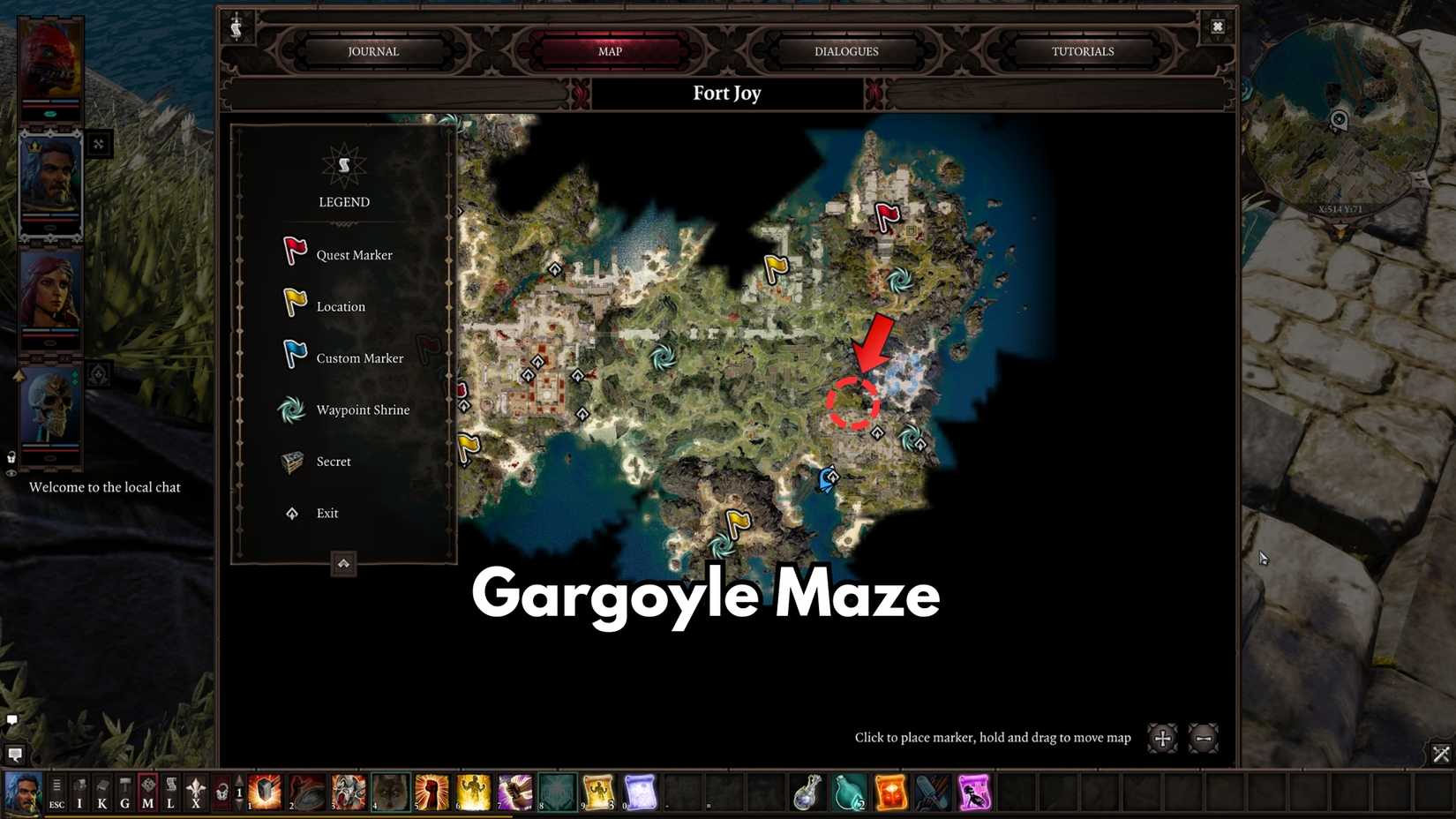Toggle the eye visibility icon on the left sidebar
The image size is (1456, 819).
point(11,473)
